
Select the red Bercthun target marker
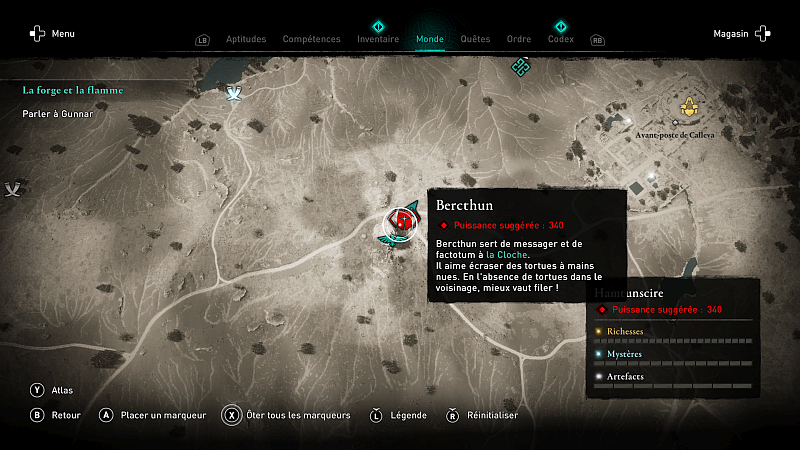(402, 220)
